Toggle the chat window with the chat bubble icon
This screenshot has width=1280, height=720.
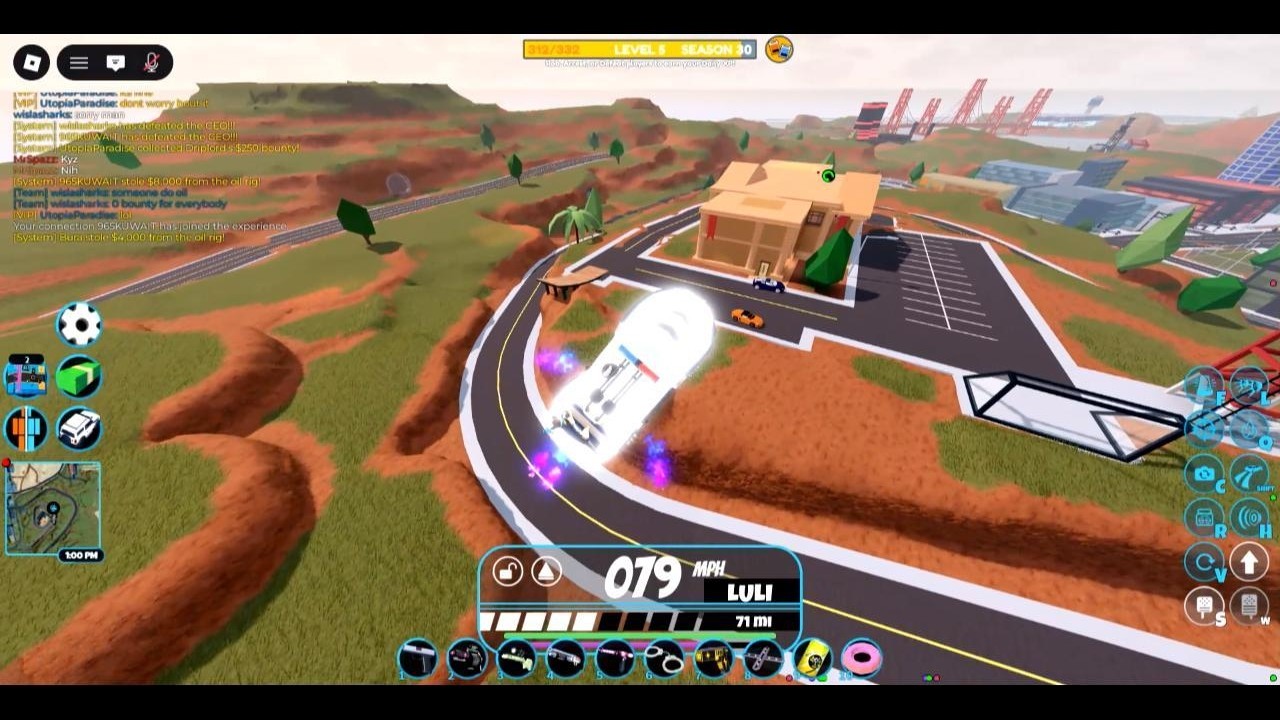(x=116, y=63)
